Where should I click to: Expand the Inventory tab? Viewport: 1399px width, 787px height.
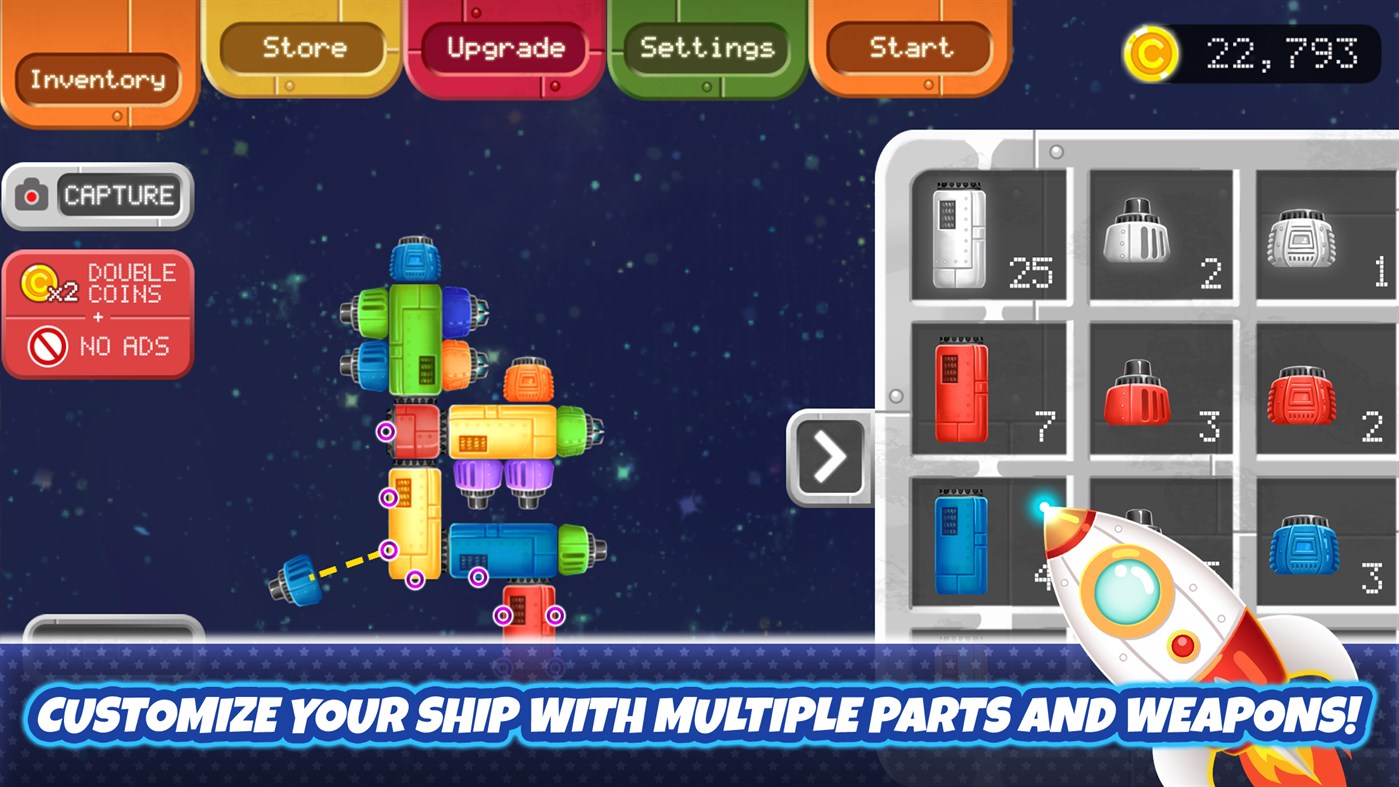(x=97, y=80)
